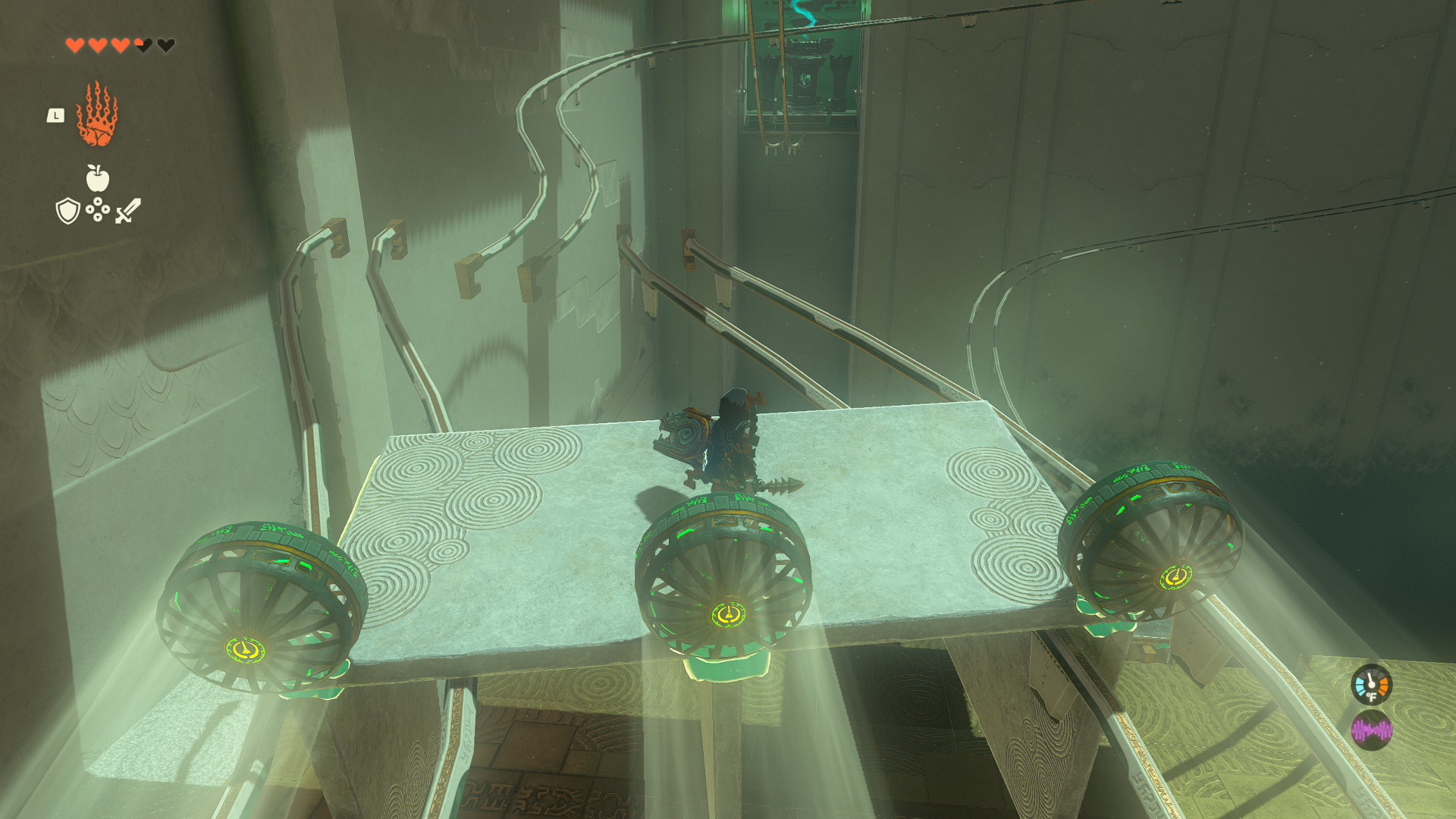The image size is (1456, 819).
Task: Click the purple sound wave noise meter
Action: pyautogui.click(x=1371, y=731)
